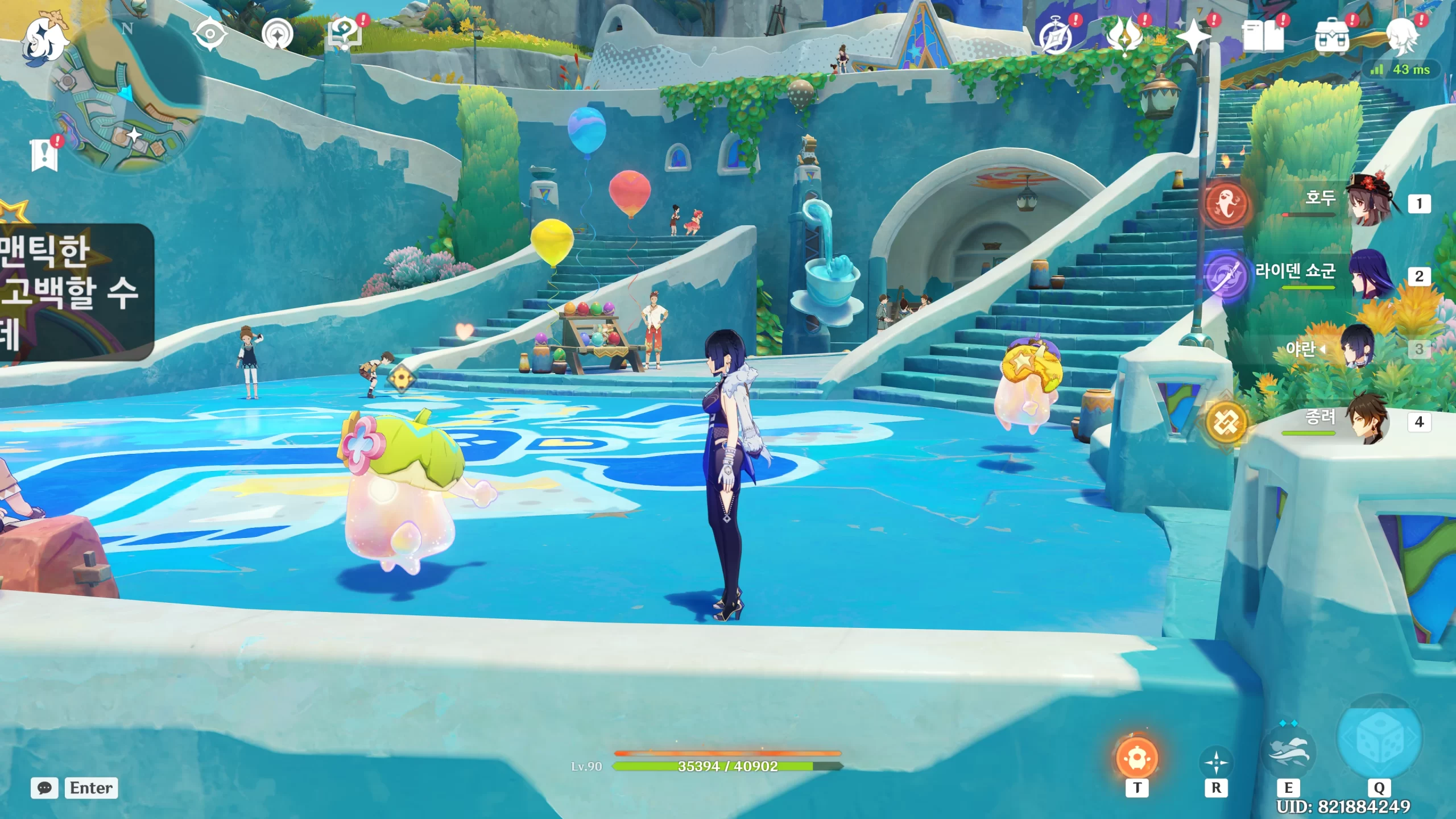
Task: Open the Battle Pass winged icon
Action: (1125, 35)
